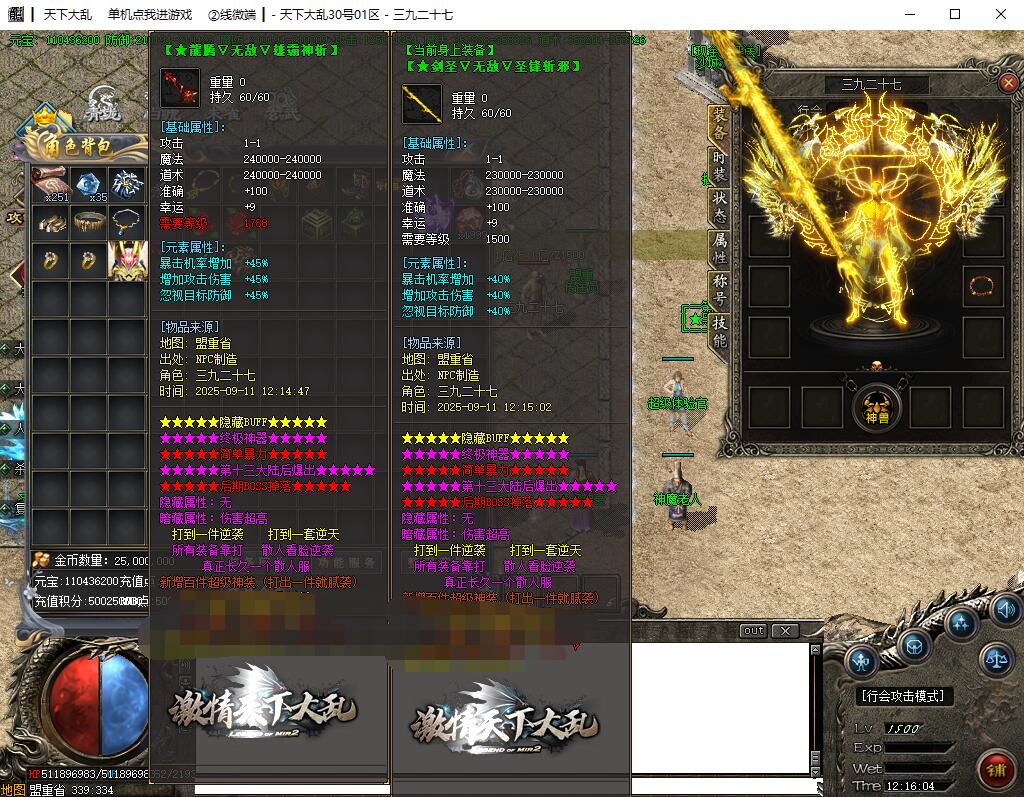Pick the golden mask item in bag
The width and height of the screenshot is (1024, 797).
tap(127, 260)
